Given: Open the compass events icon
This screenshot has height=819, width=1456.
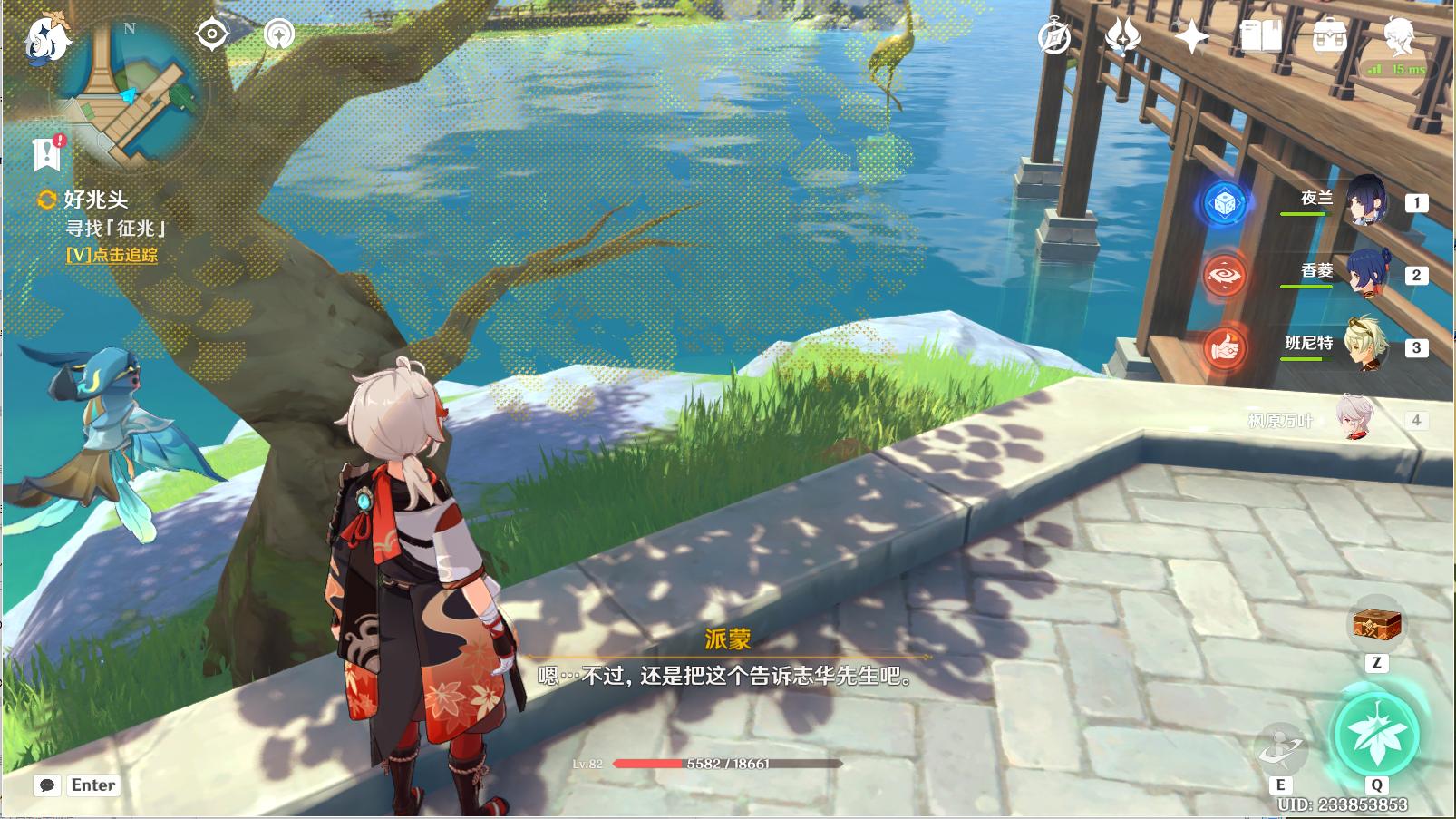Looking at the screenshot, I should coord(1053,37).
